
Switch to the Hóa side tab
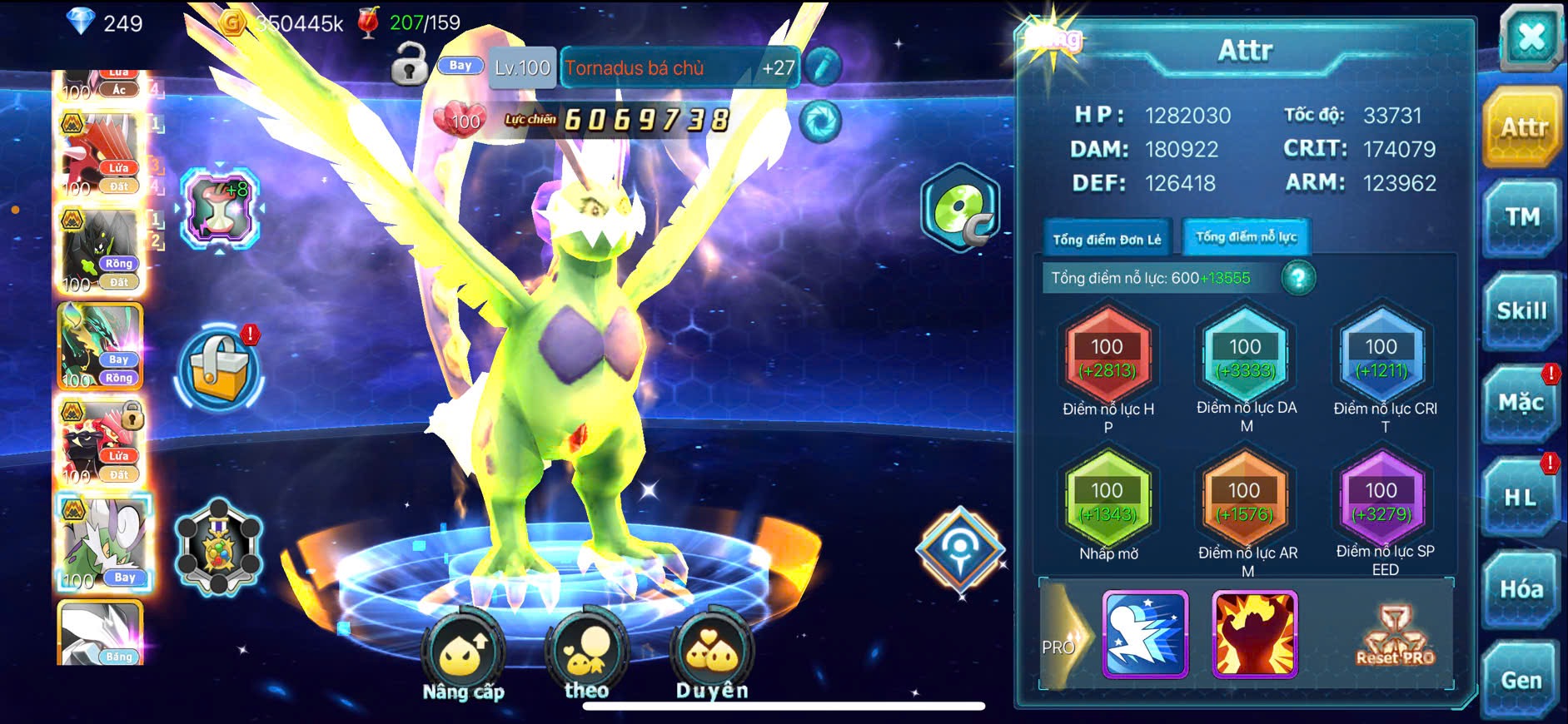click(x=1521, y=589)
